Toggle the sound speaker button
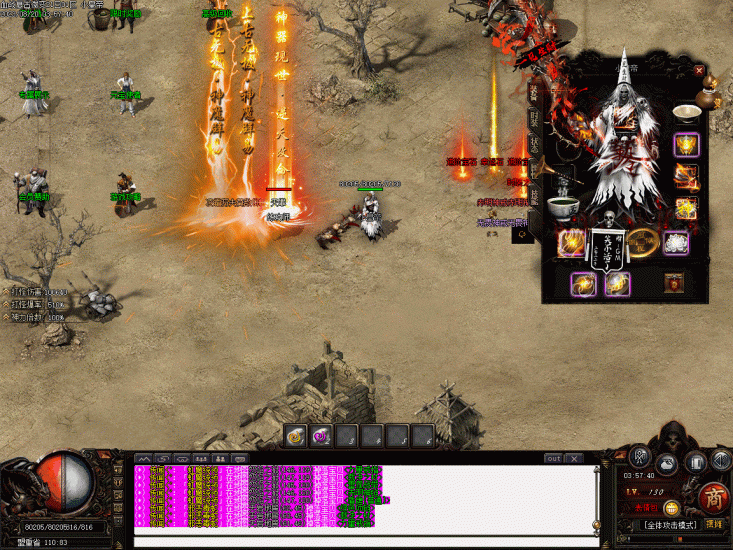This screenshot has width=733, height=550. click(720, 460)
